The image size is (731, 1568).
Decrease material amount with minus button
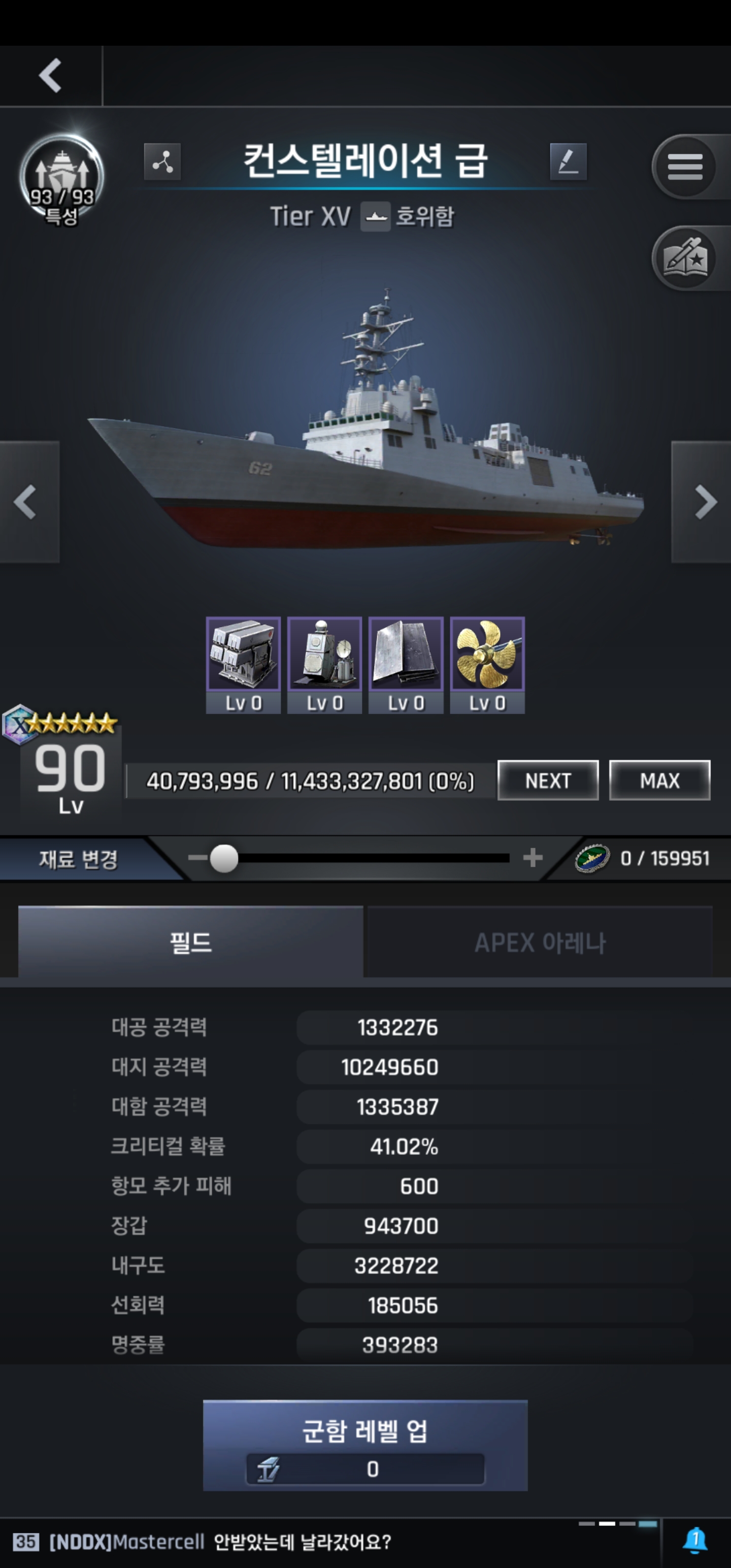(196, 858)
